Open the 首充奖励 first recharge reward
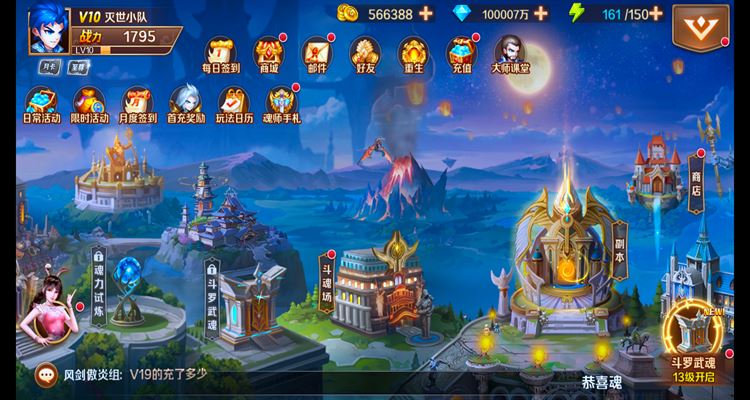The height and width of the screenshot is (400, 750). (185, 104)
